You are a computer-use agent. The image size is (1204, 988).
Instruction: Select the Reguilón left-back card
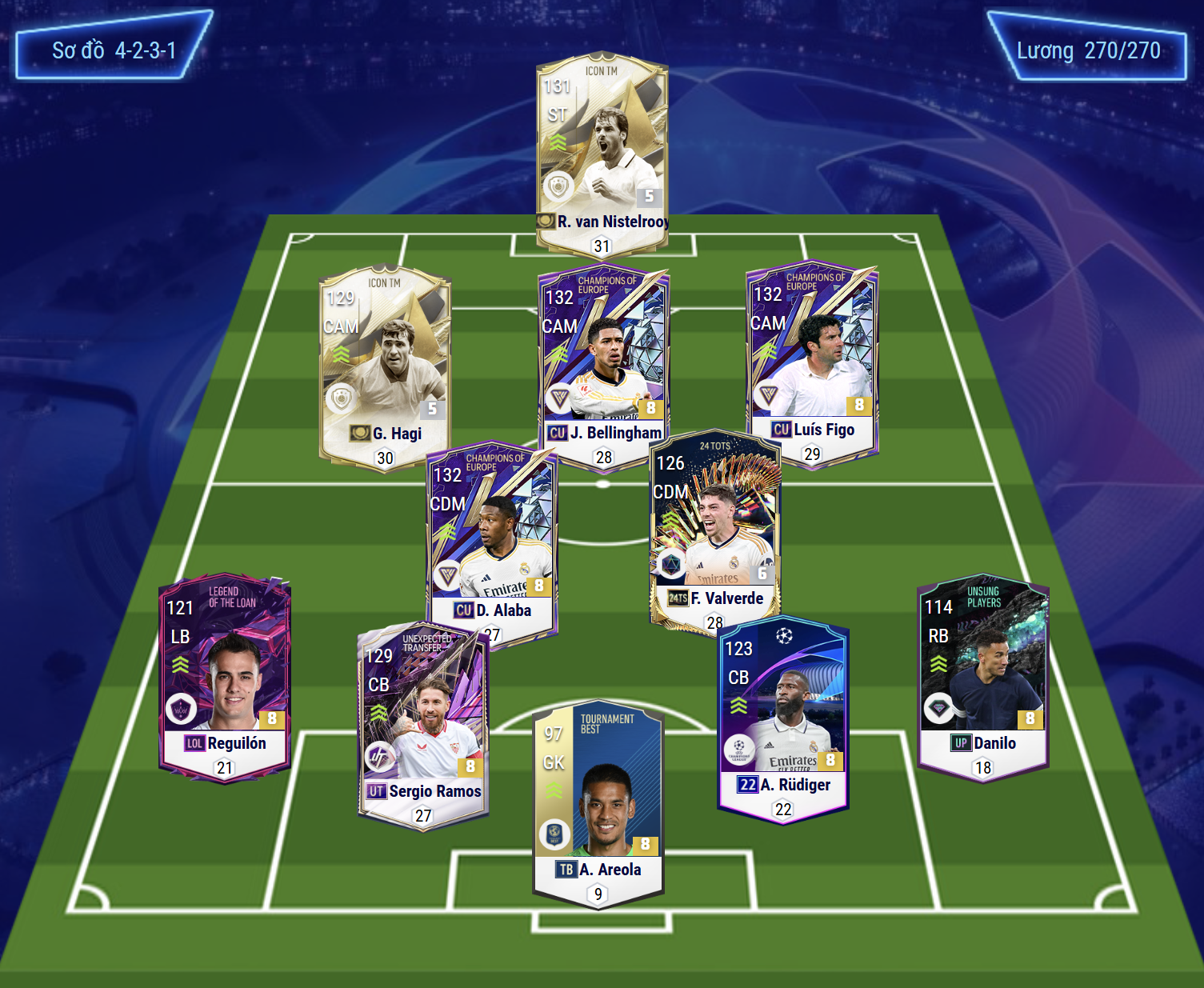[225, 676]
